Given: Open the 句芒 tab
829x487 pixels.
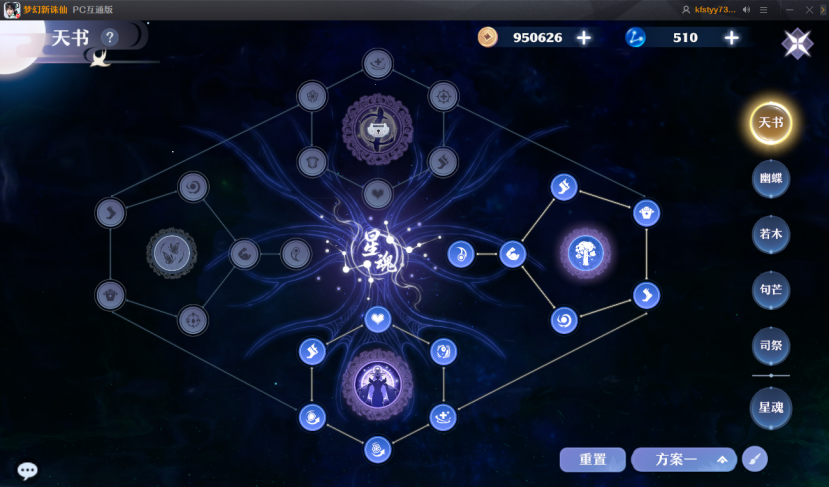Looking at the screenshot, I should pos(771,290).
